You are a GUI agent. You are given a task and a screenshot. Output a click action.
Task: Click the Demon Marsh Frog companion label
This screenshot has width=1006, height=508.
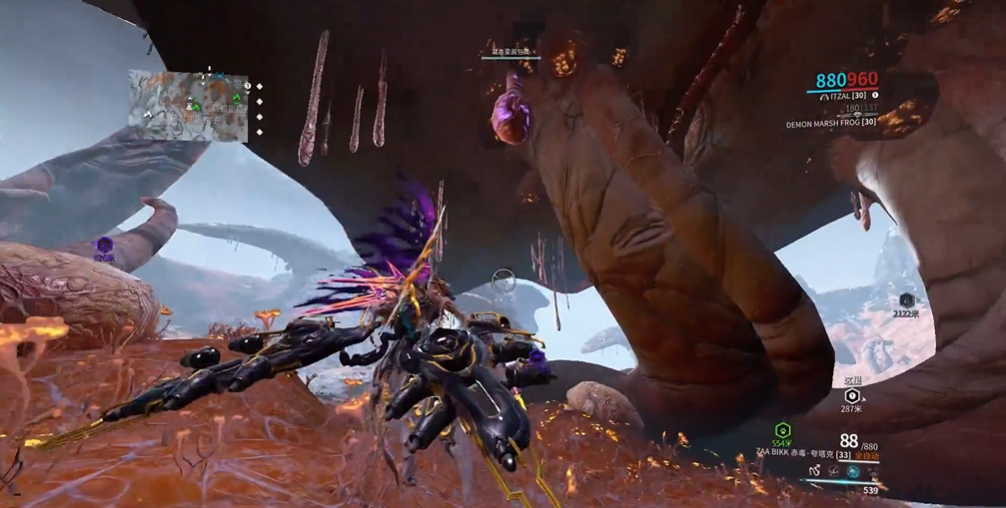tap(830, 123)
